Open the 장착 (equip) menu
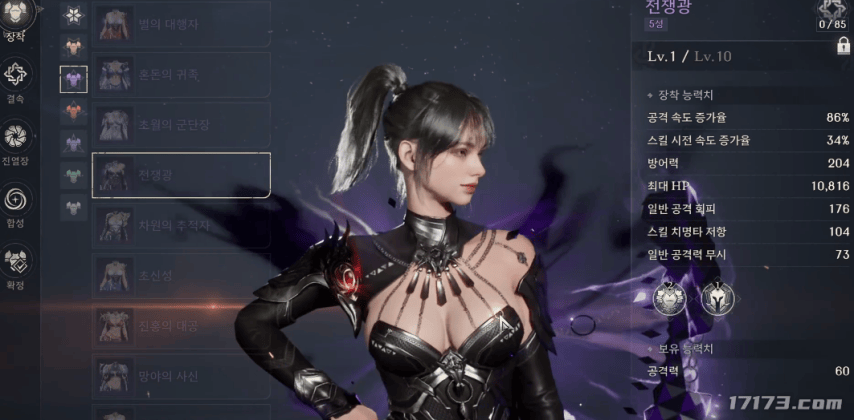 click(17, 19)
